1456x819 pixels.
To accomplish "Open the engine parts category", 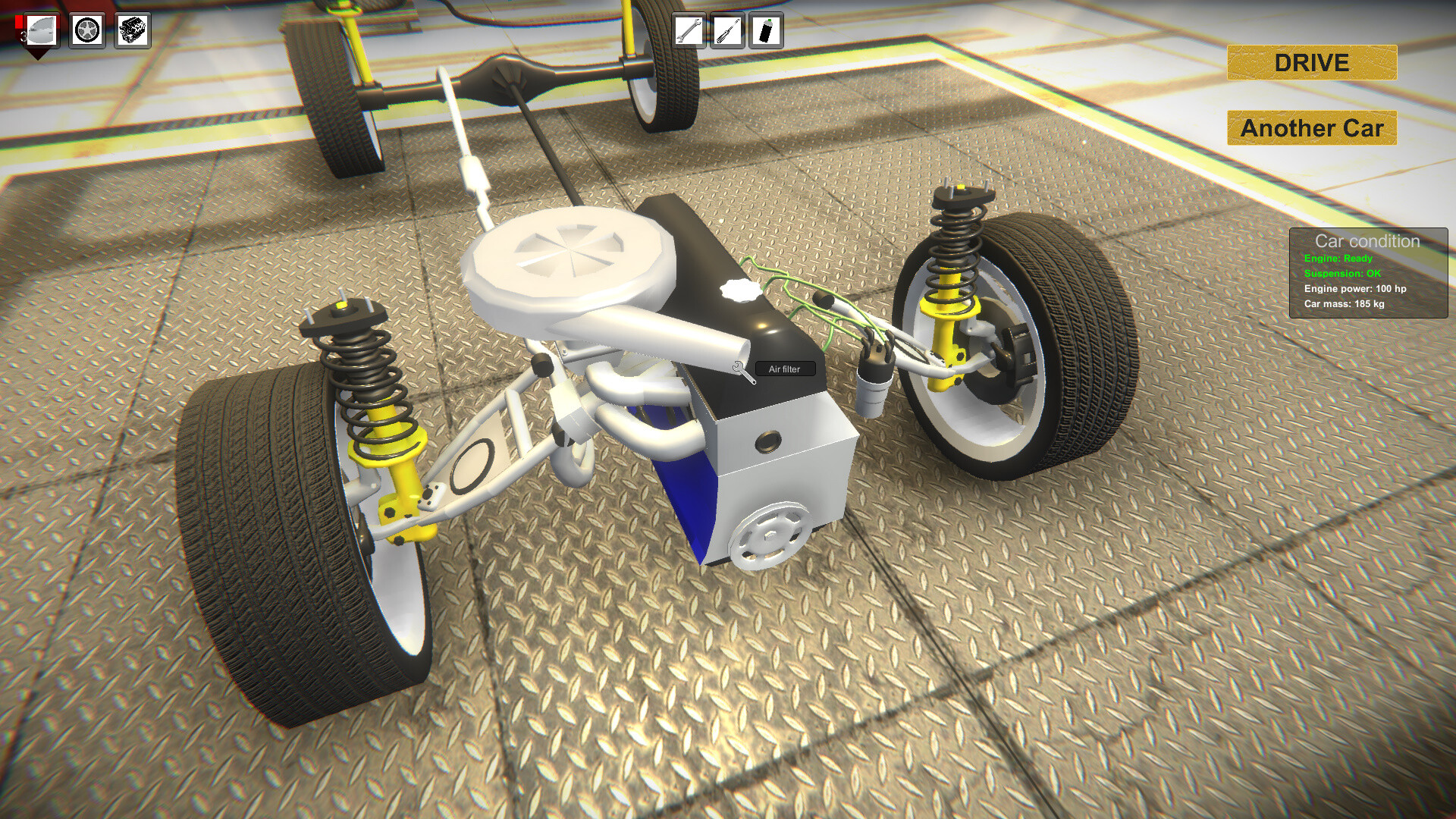I will pos(132,29).
